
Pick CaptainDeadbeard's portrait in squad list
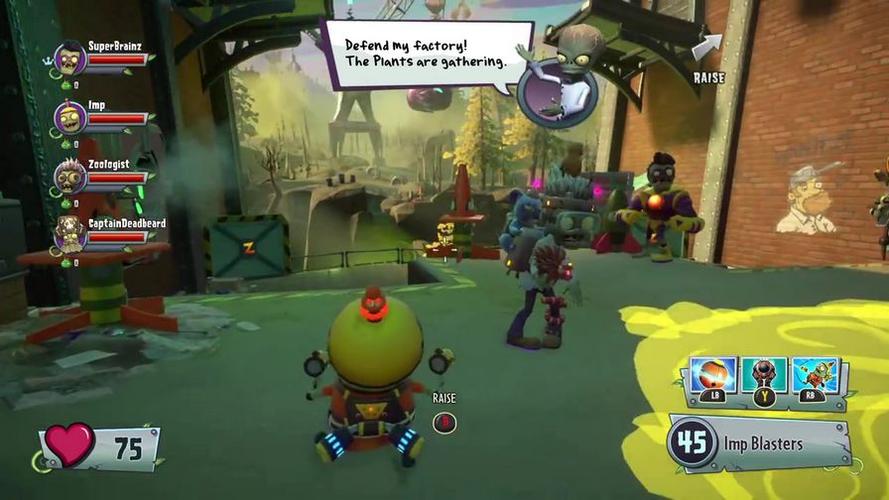69,233
